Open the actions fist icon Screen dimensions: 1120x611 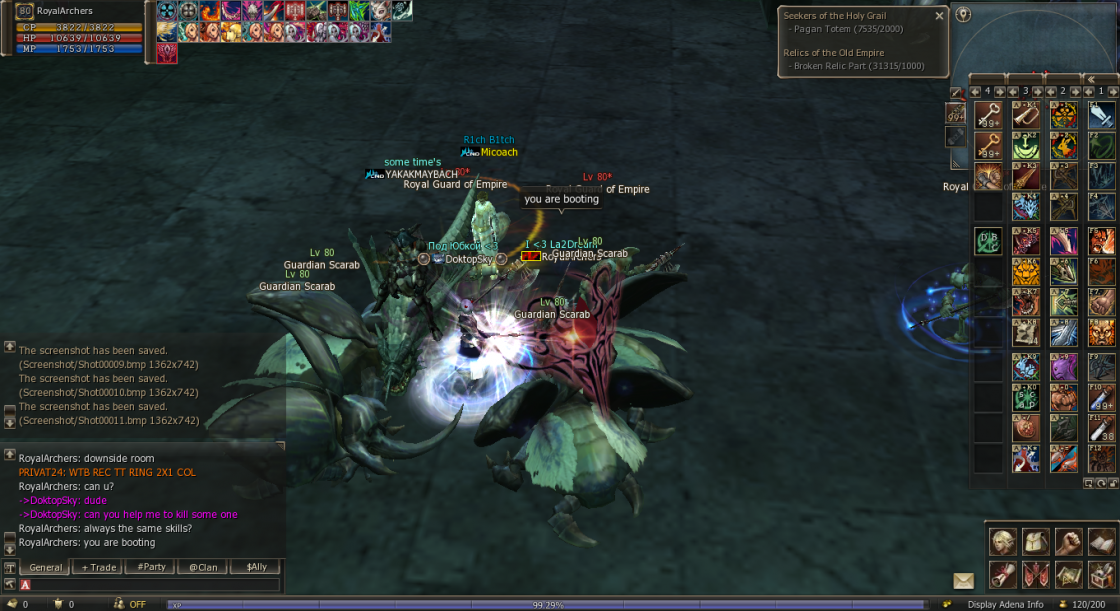click(1069, 542)
